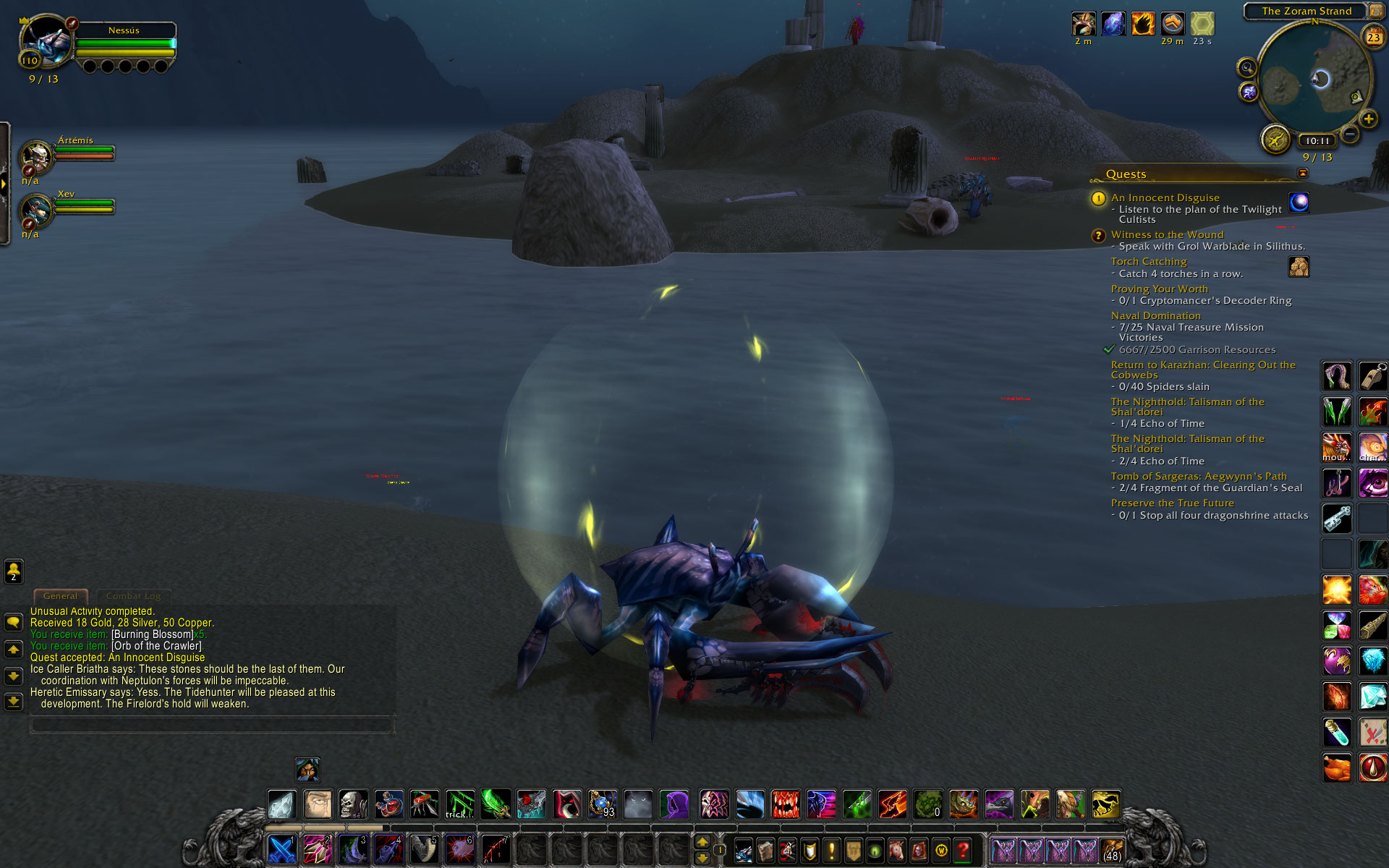This screenshot has width=1389, height=868.
Task: Activate the crossed blue swords ability in slot 1
Action: (281, 849)
